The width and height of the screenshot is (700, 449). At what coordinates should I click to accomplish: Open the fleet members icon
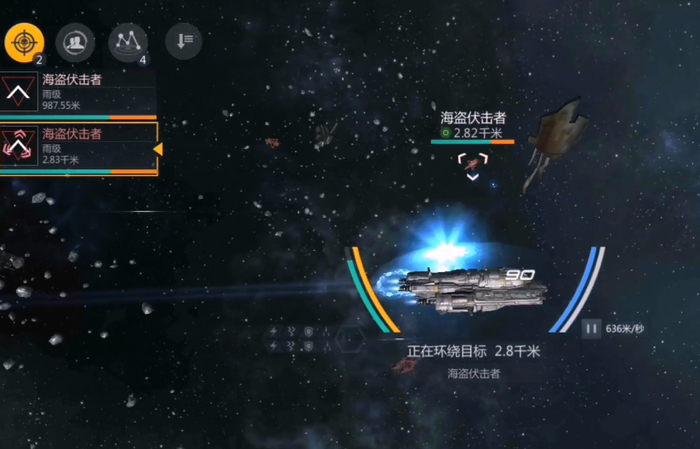74,41
